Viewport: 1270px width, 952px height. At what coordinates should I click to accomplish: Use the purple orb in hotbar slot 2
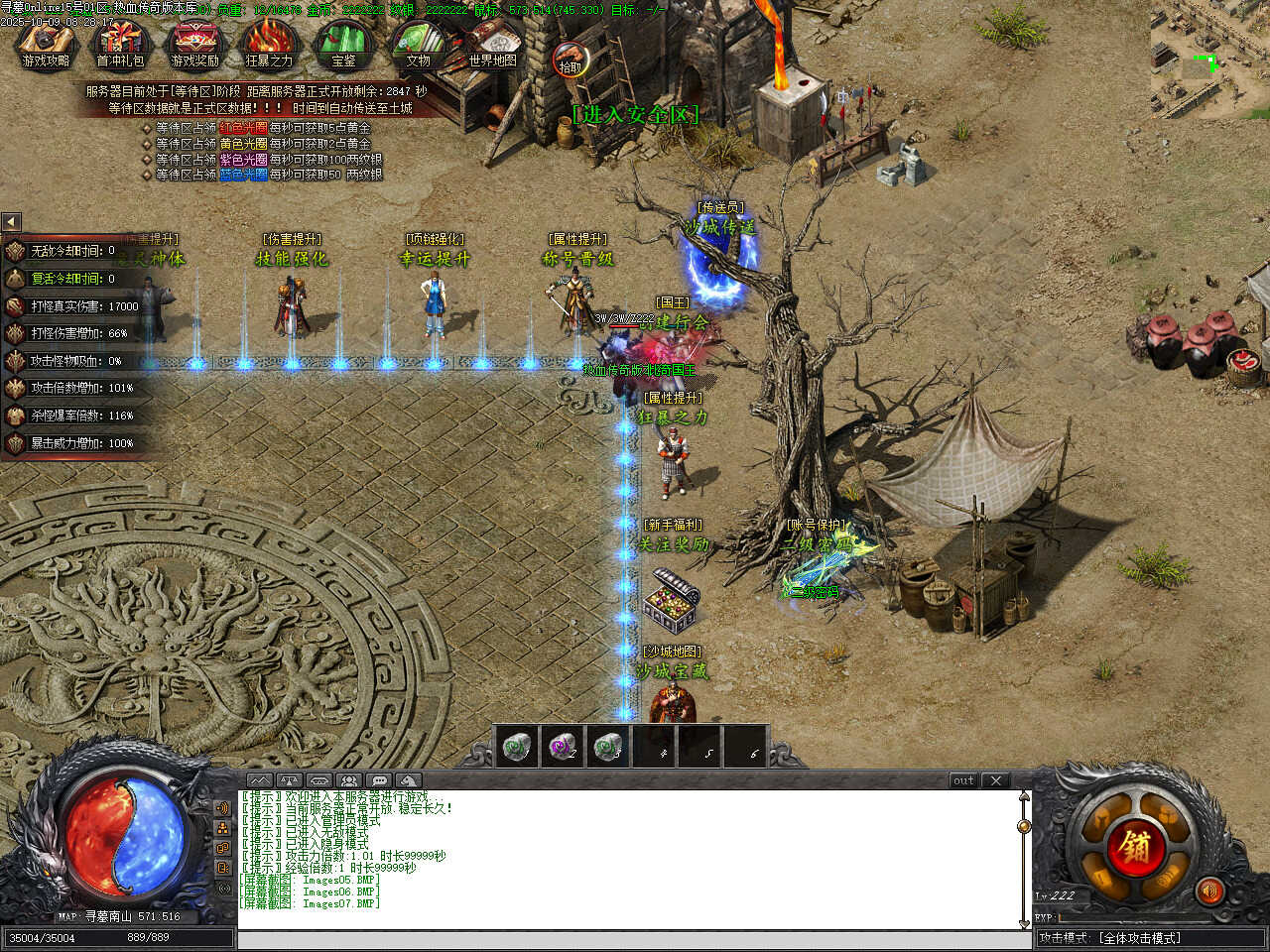tap(563, 747)
